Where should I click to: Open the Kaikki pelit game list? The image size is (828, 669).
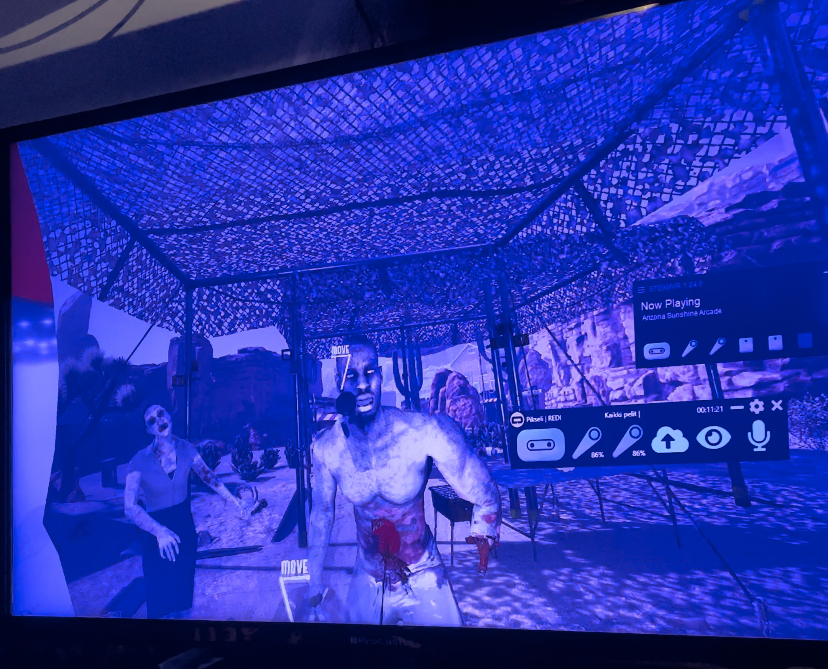pos(620,414)
